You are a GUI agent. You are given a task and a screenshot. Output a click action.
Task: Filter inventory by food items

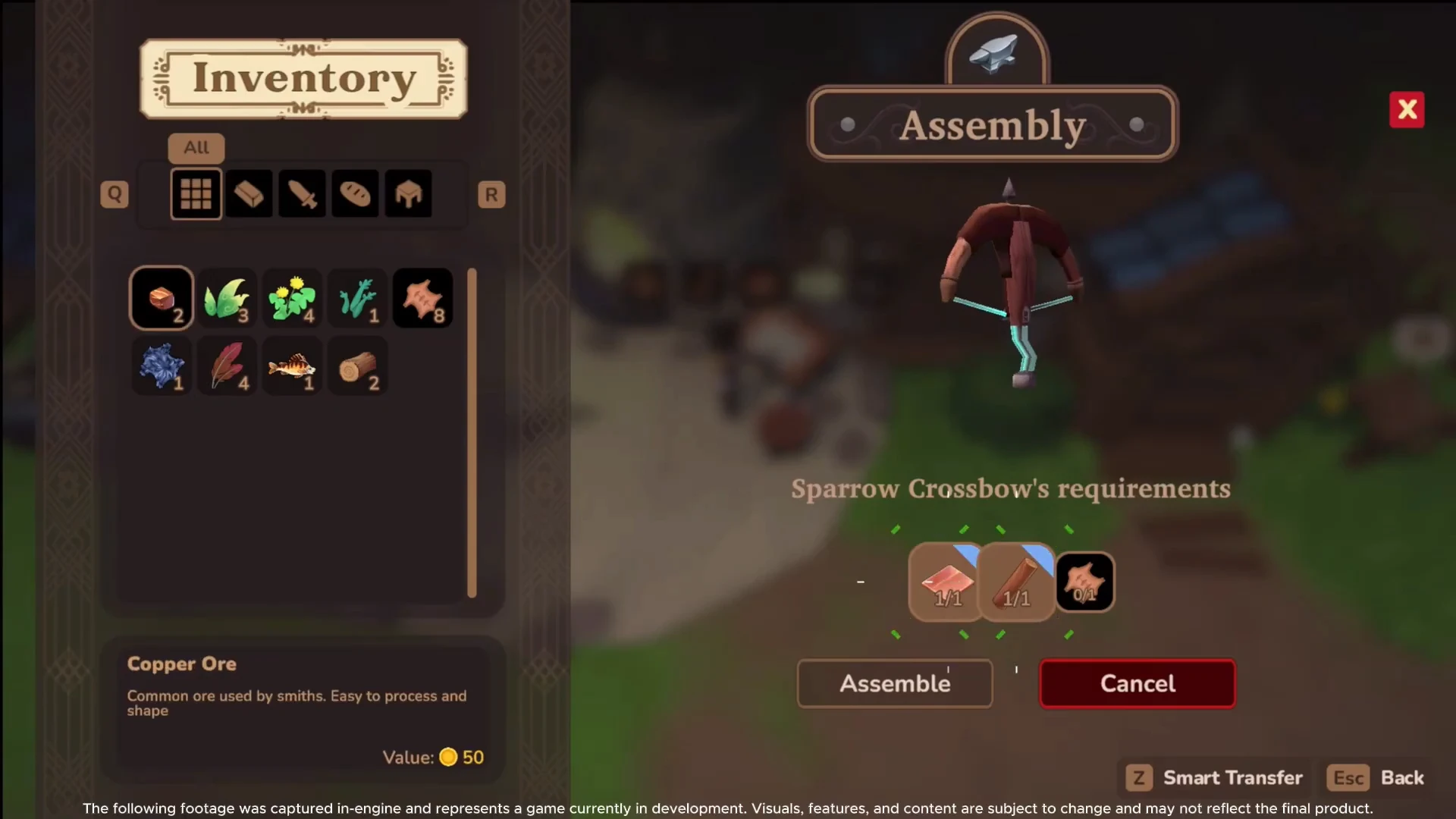pos(354,193)
